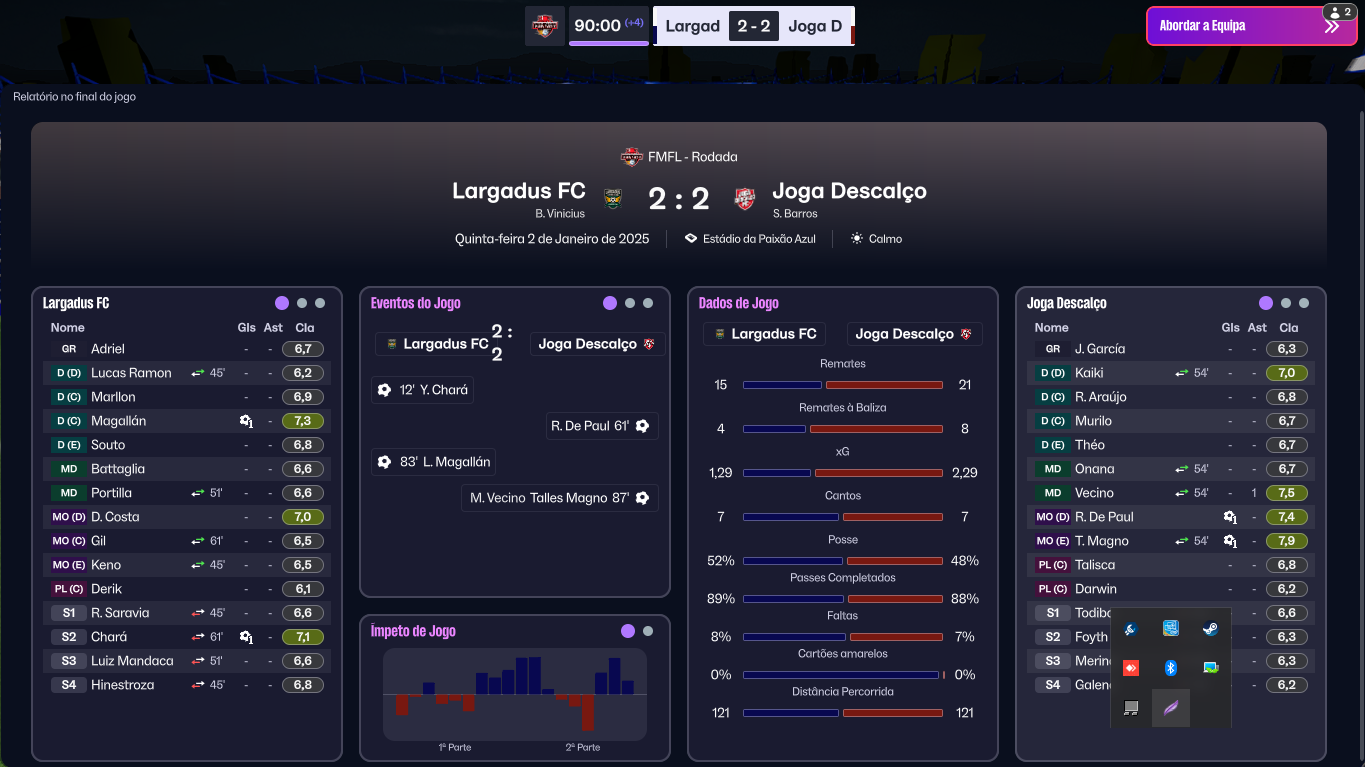
Task: Select T. Magno in the Joga Descalço lineup
Action: 1101,541
